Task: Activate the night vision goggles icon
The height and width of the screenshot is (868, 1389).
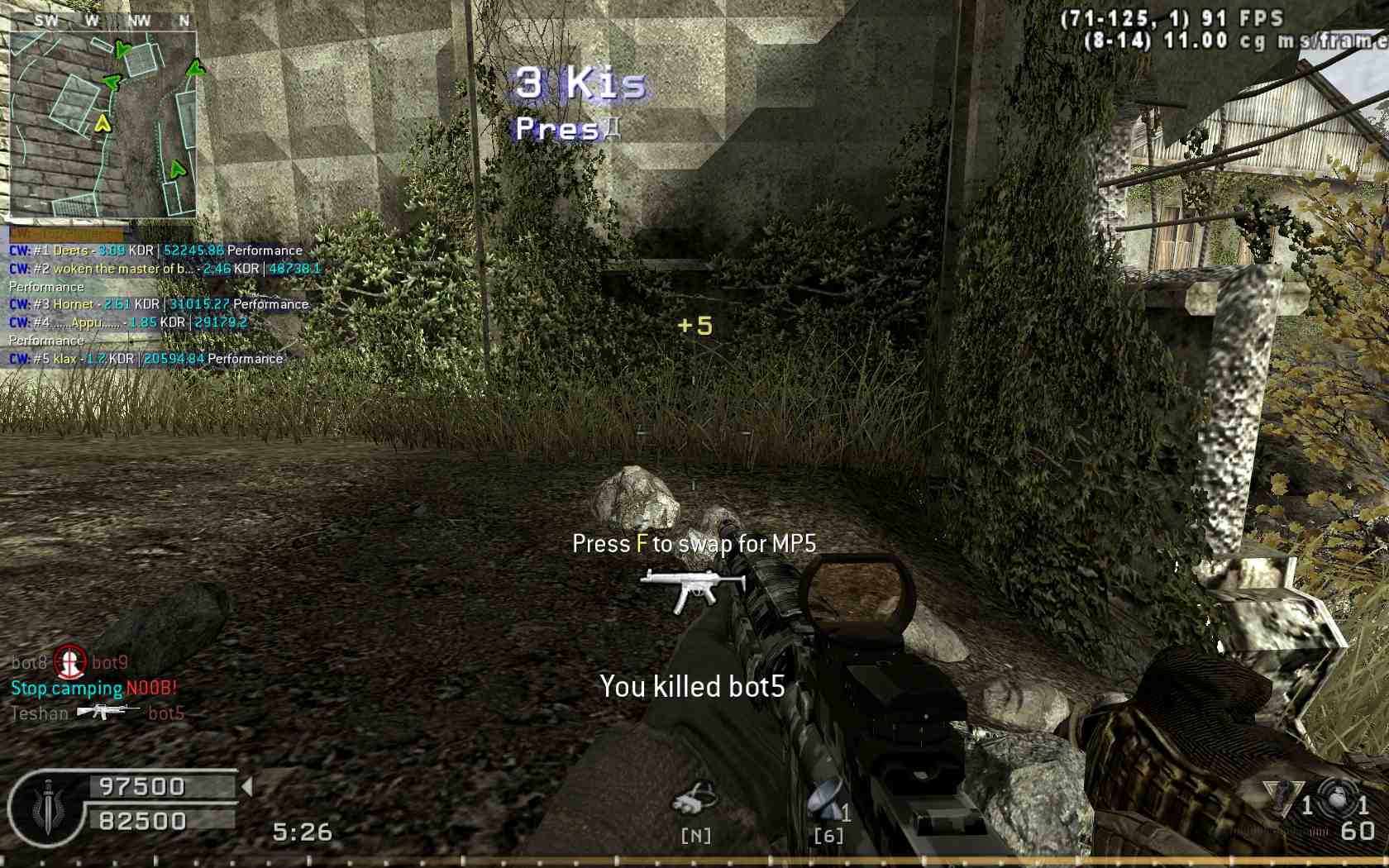Action: pyautogui.click(x=694, y=800)
